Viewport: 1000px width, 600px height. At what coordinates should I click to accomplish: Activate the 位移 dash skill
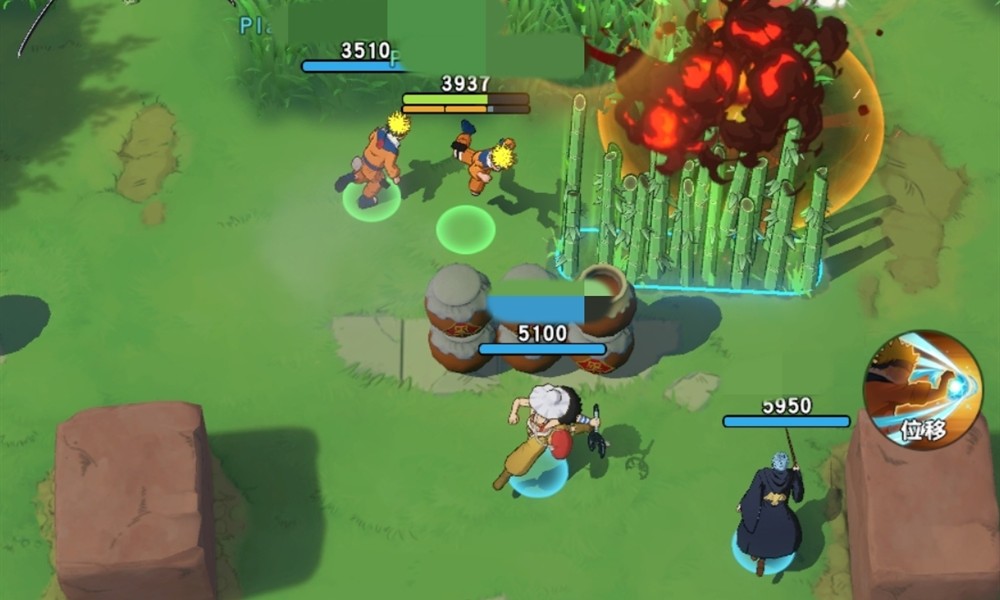[922, 389]
